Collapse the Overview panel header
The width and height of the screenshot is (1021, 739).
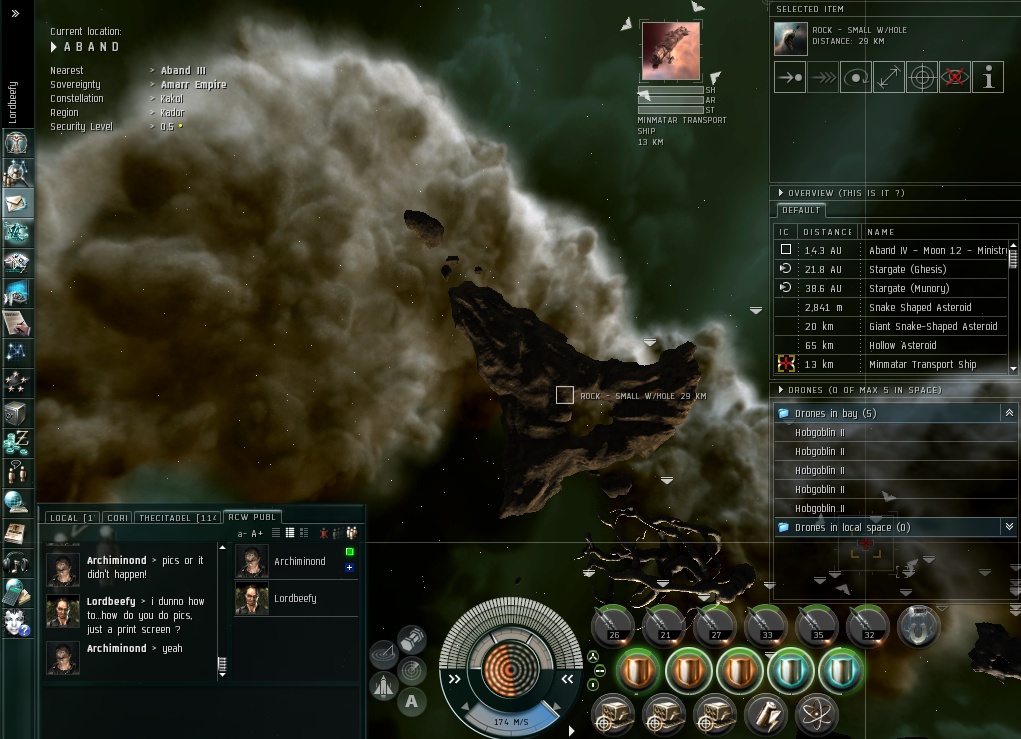click(x=781, y=192)
